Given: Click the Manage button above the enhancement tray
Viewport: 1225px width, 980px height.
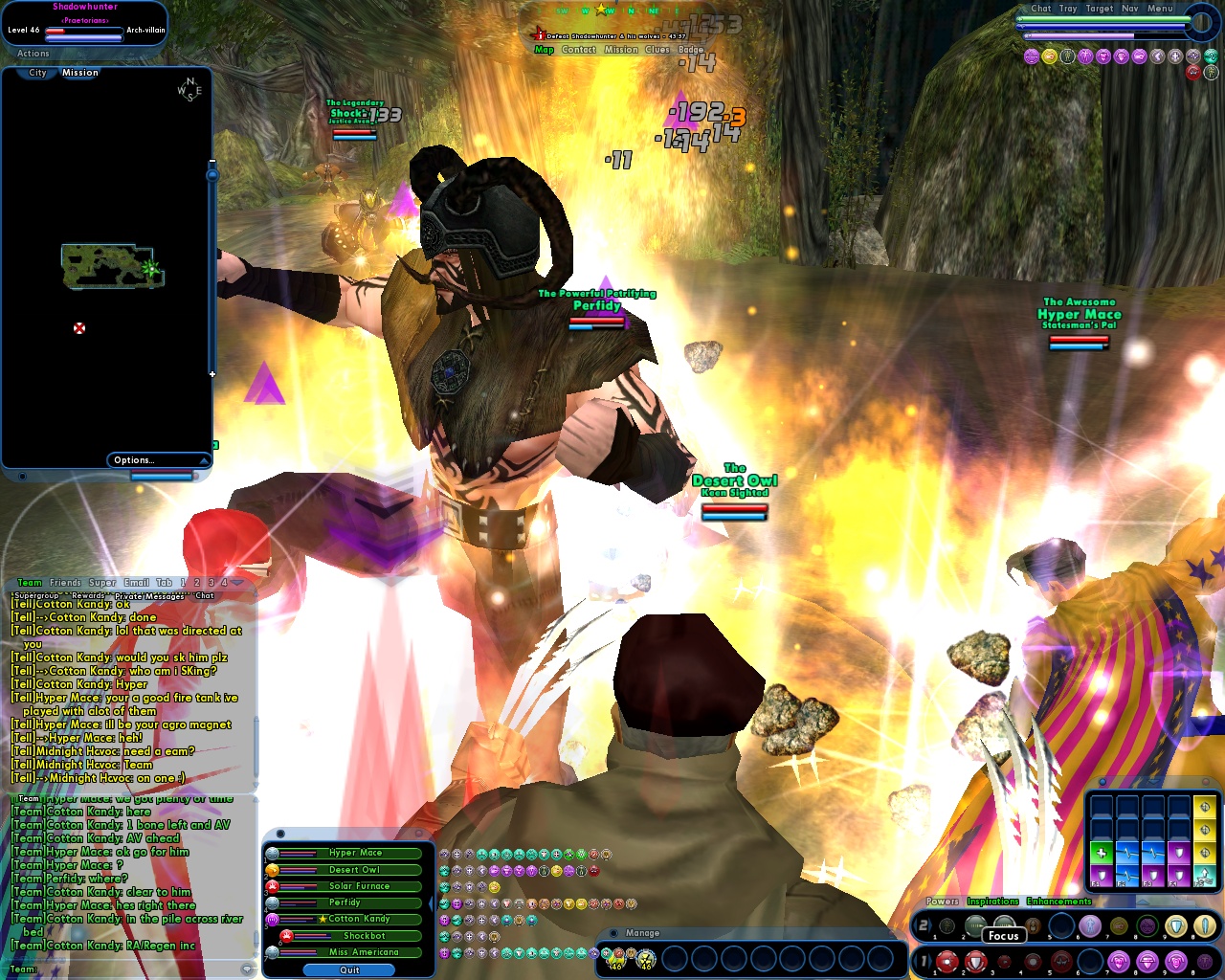Looking at the screenshot, I should 642,933.
